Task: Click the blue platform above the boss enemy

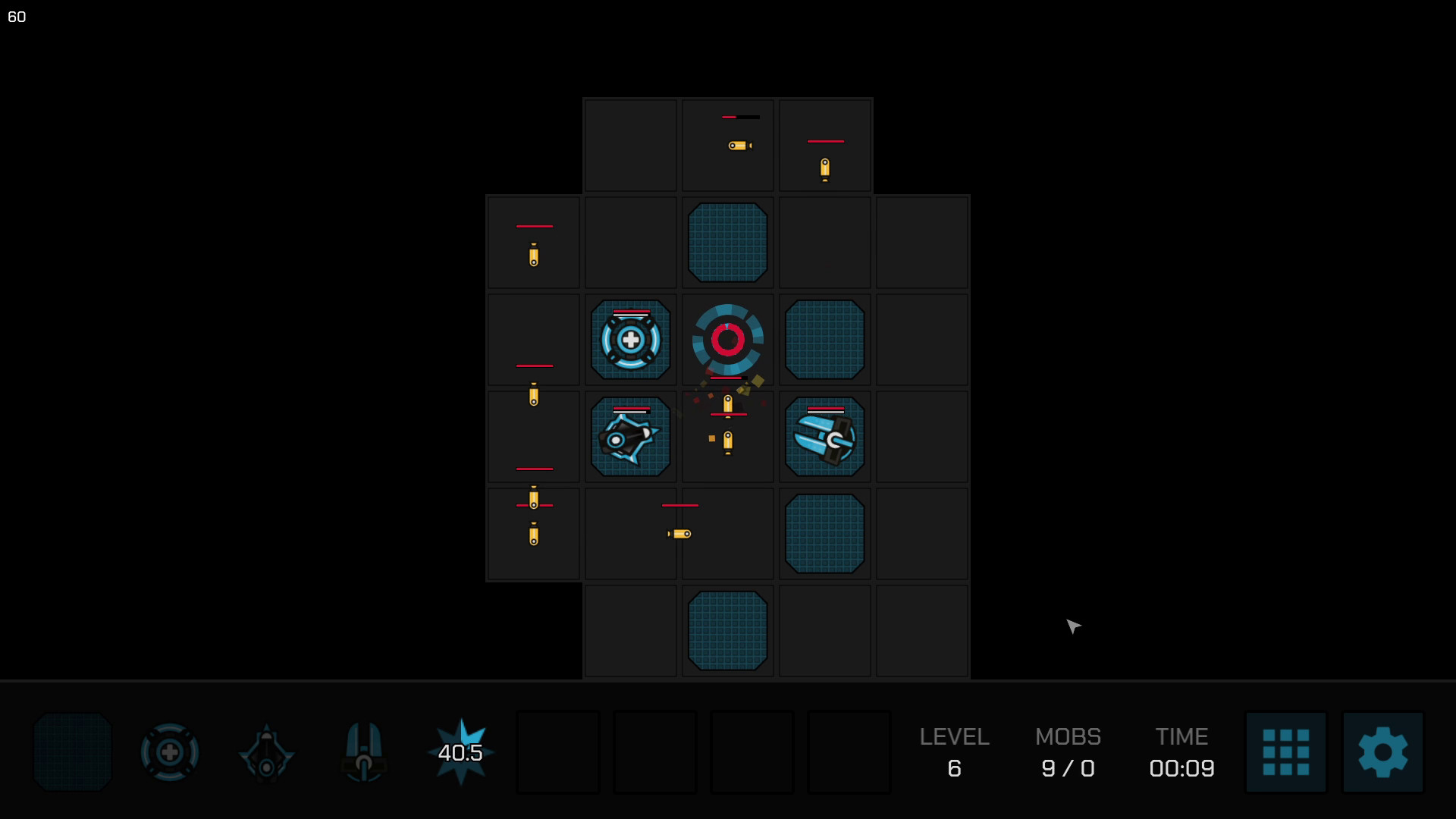Action: (727, 243)
